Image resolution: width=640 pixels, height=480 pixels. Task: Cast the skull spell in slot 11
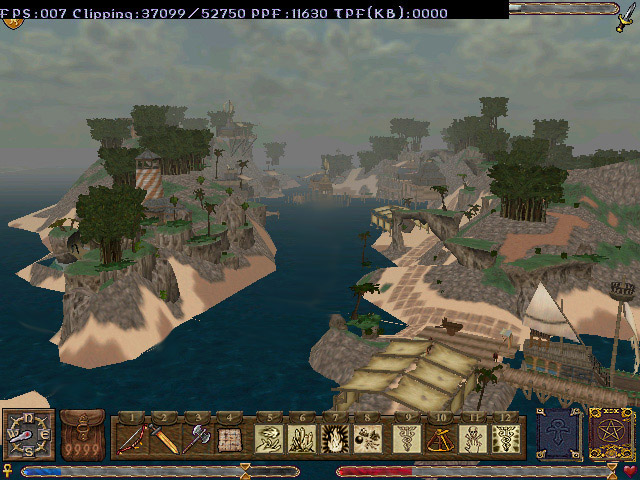tap(471, 439)
